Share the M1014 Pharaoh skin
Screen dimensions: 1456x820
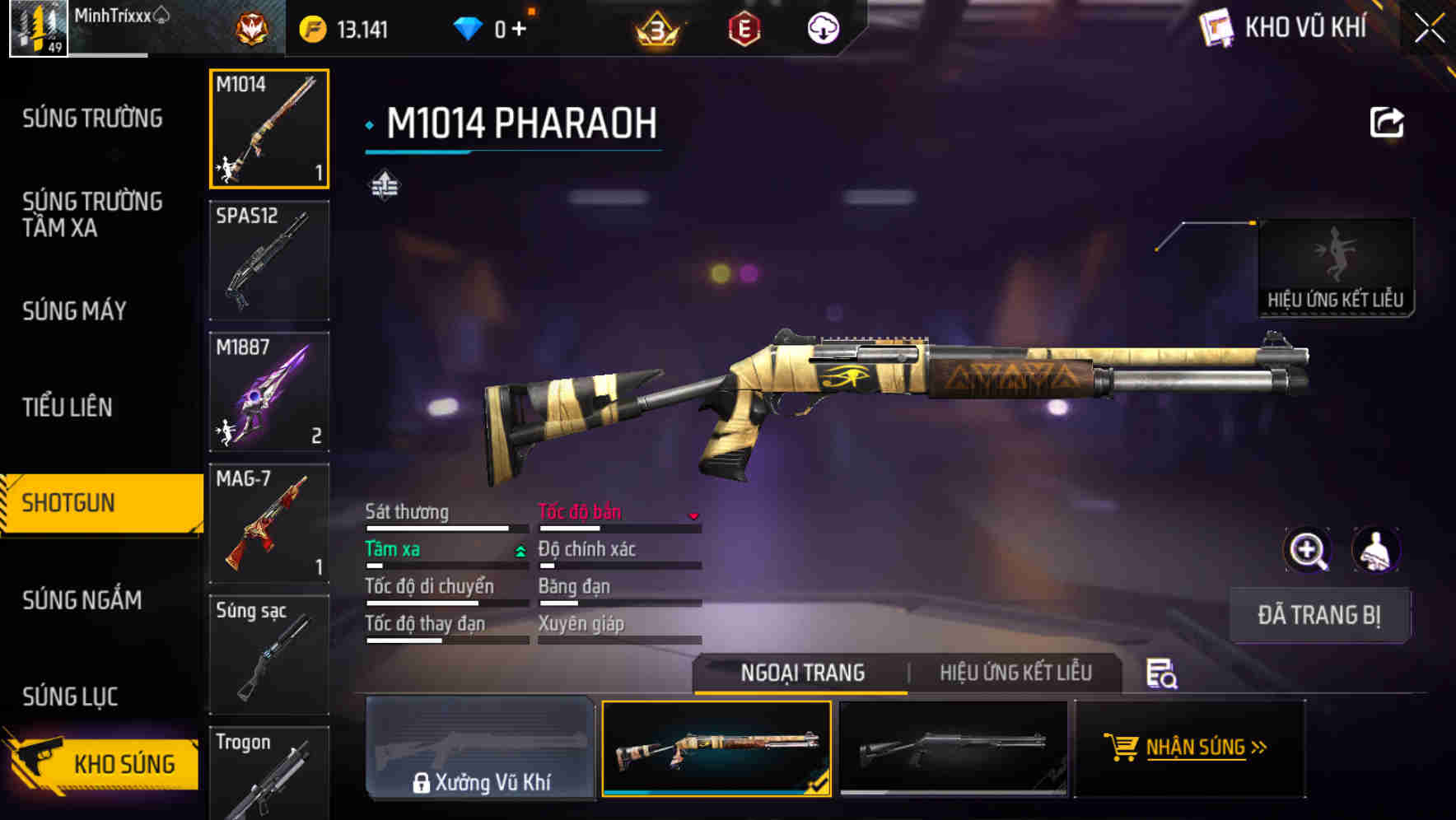pos(1386,123)
